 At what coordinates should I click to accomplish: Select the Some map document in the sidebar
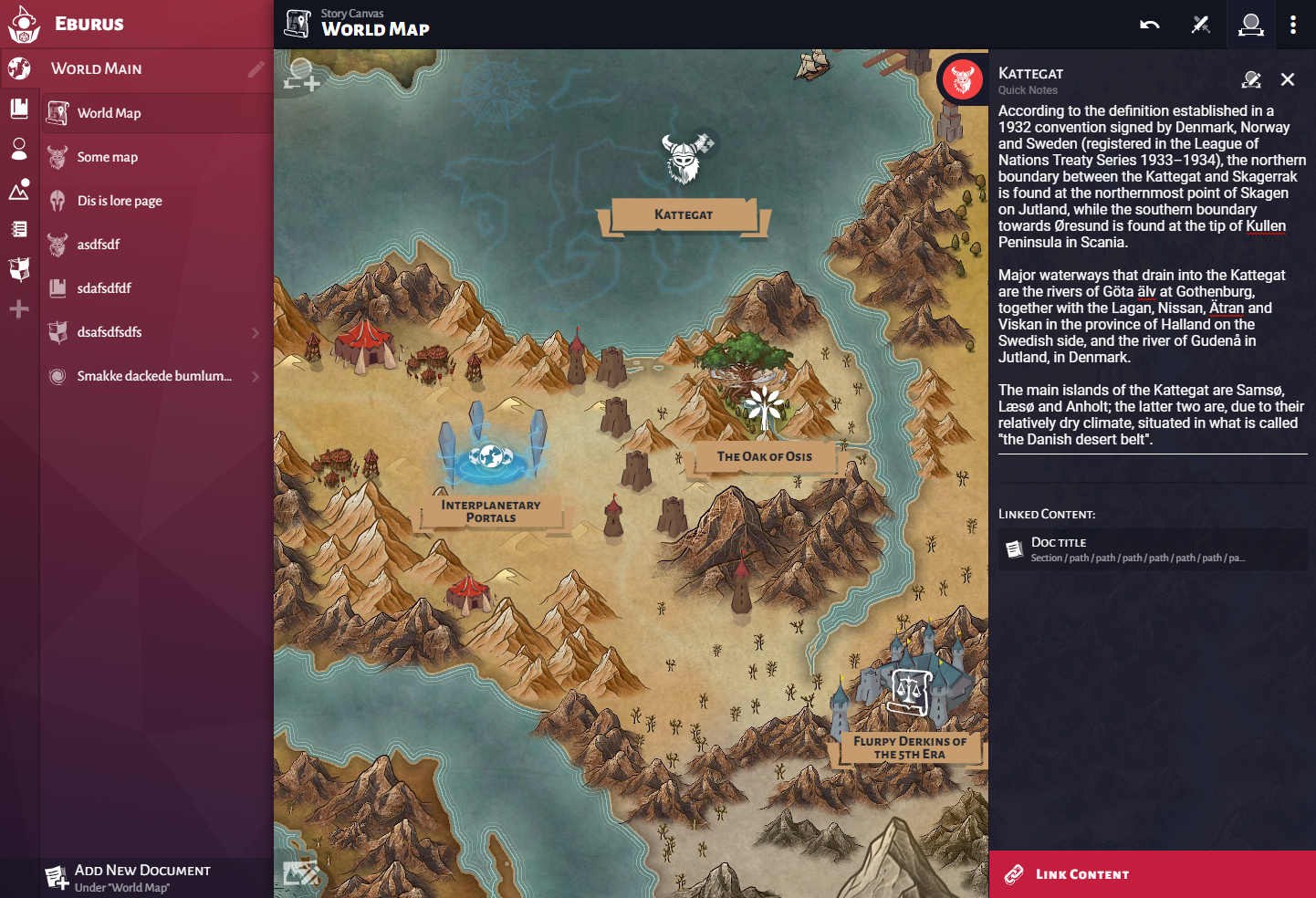pos(110,156)
